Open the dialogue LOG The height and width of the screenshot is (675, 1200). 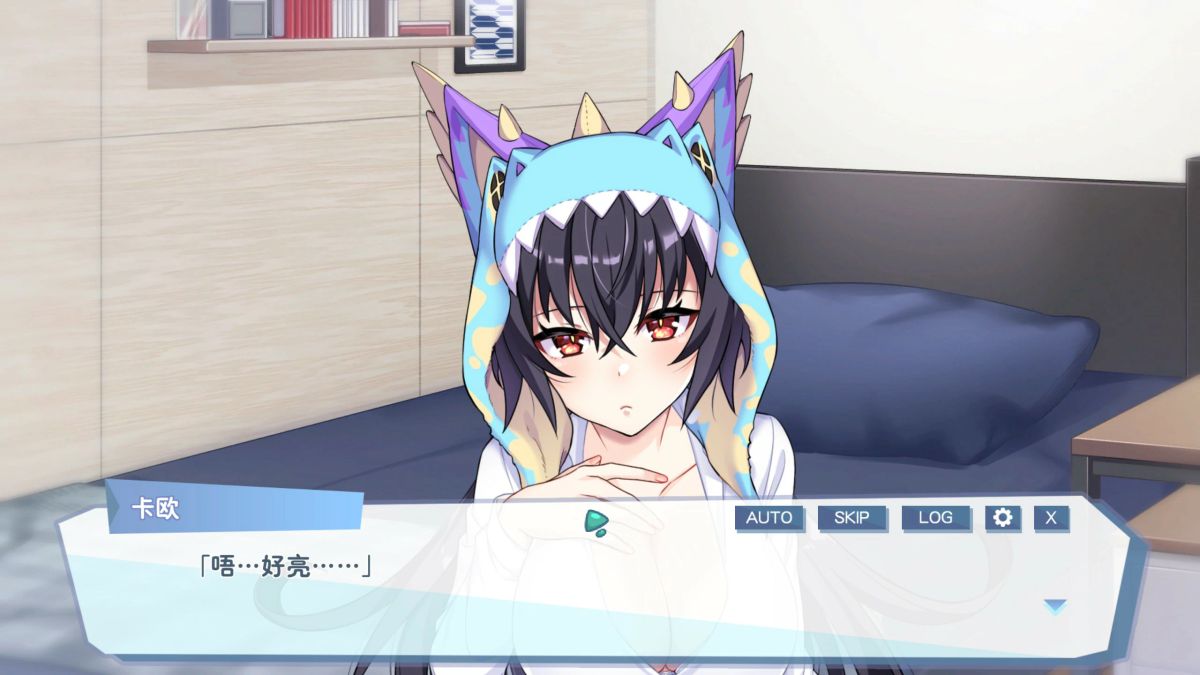[935, 518]
